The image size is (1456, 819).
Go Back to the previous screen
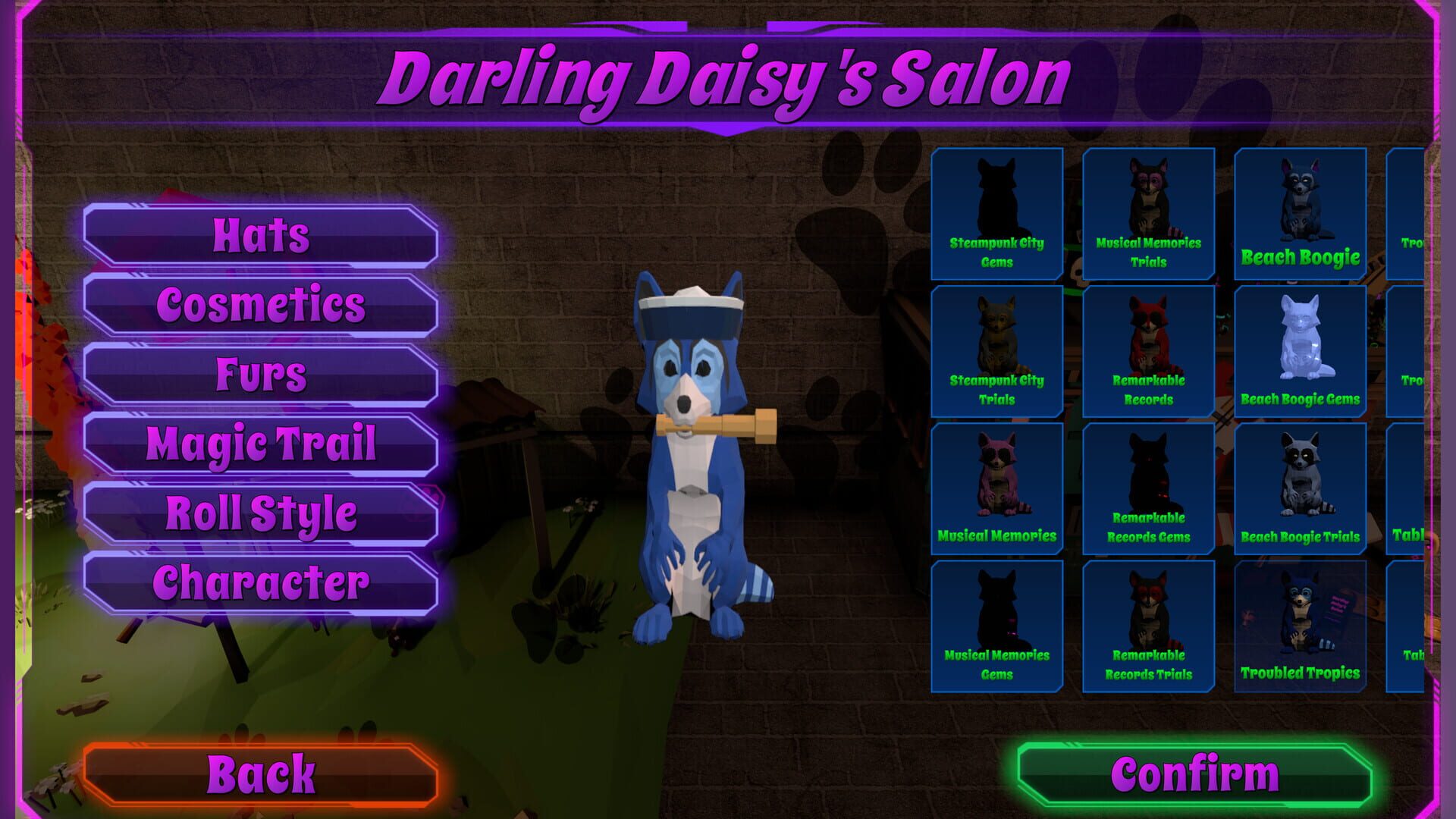(264, 773)
